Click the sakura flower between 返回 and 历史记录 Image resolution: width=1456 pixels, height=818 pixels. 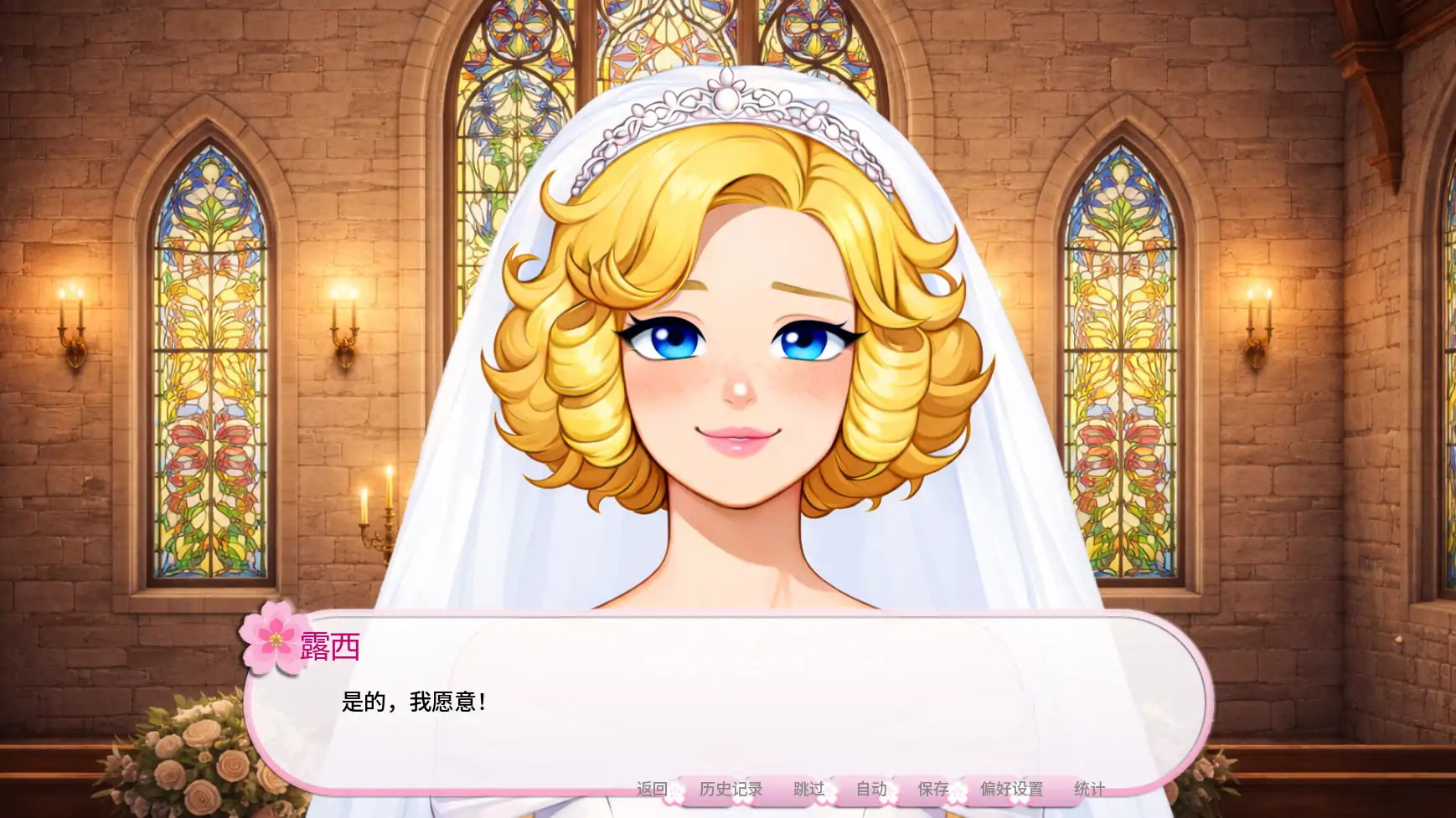(675, 792)
